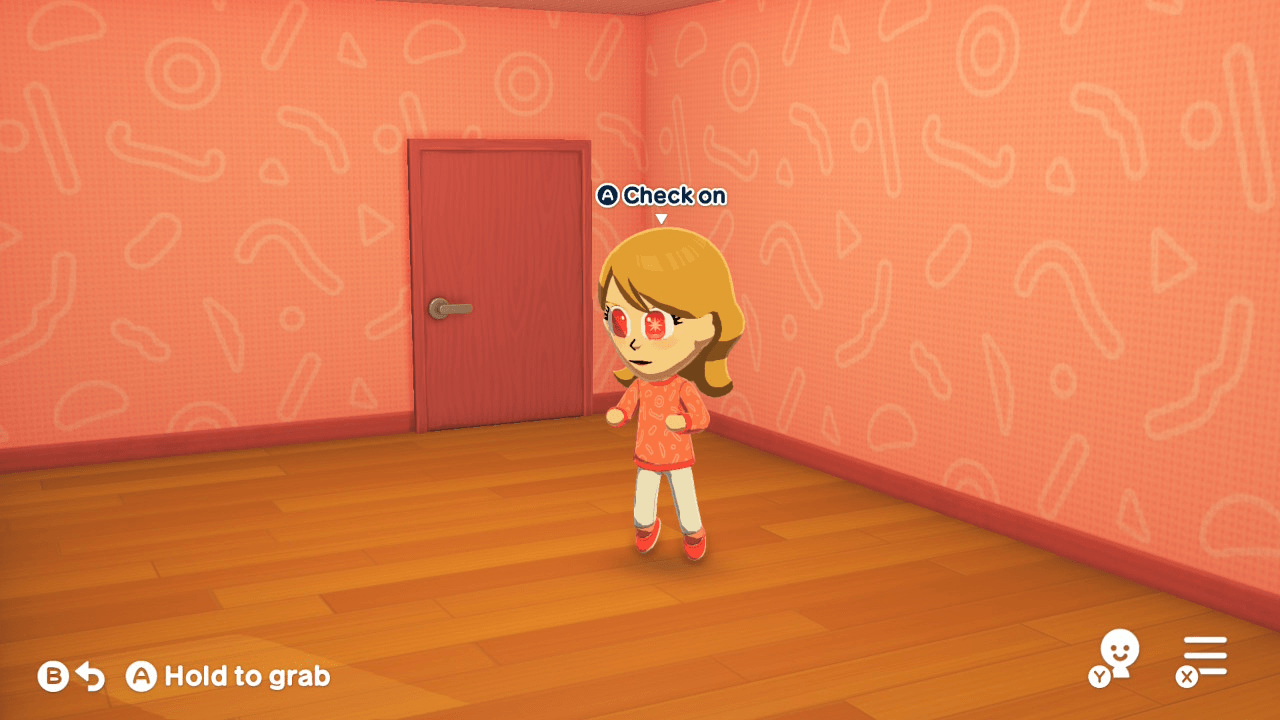Open the Mii list via the Y smiley icon

[x=1122, y=652]
